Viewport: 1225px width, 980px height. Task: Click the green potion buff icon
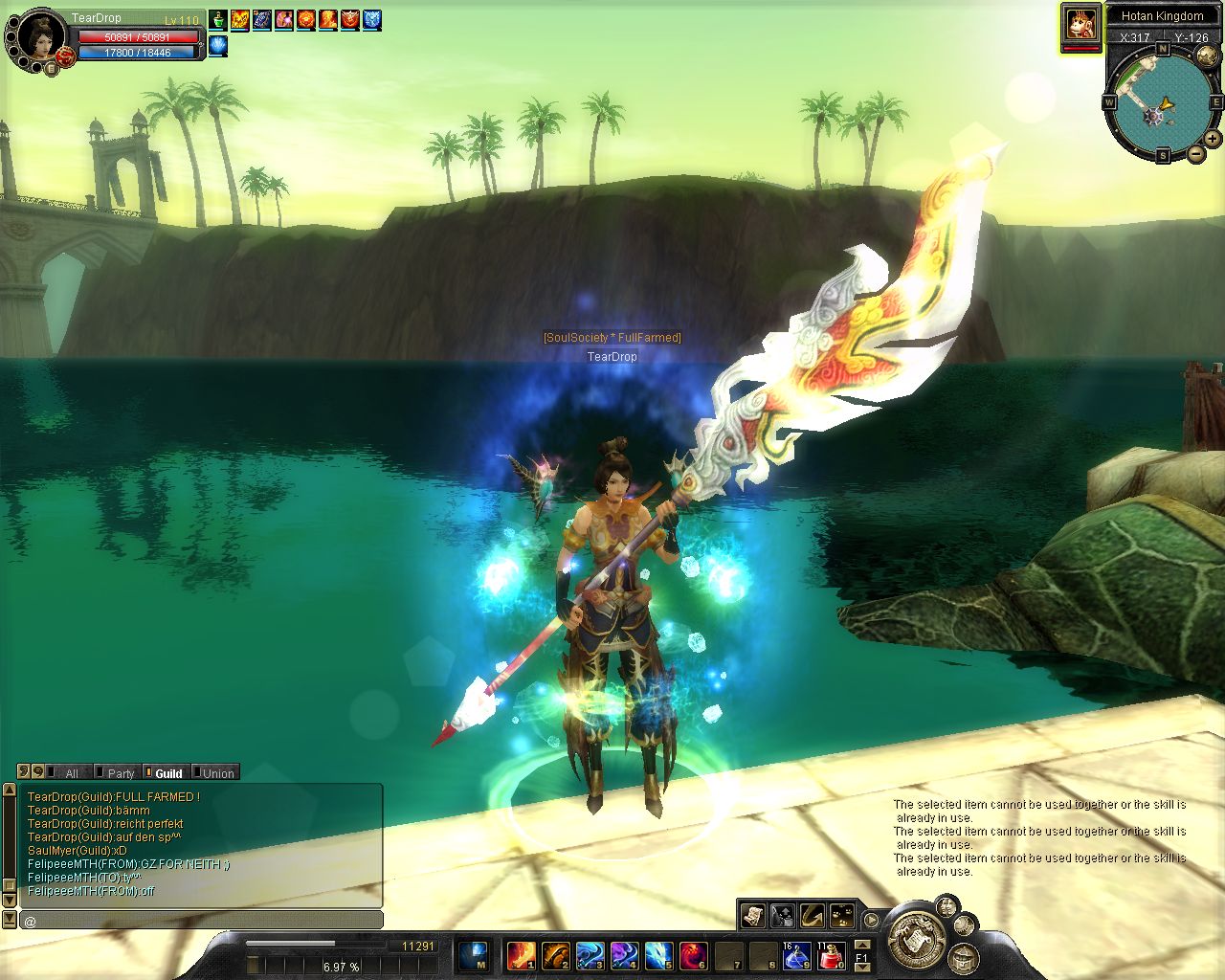click(218, 19)
